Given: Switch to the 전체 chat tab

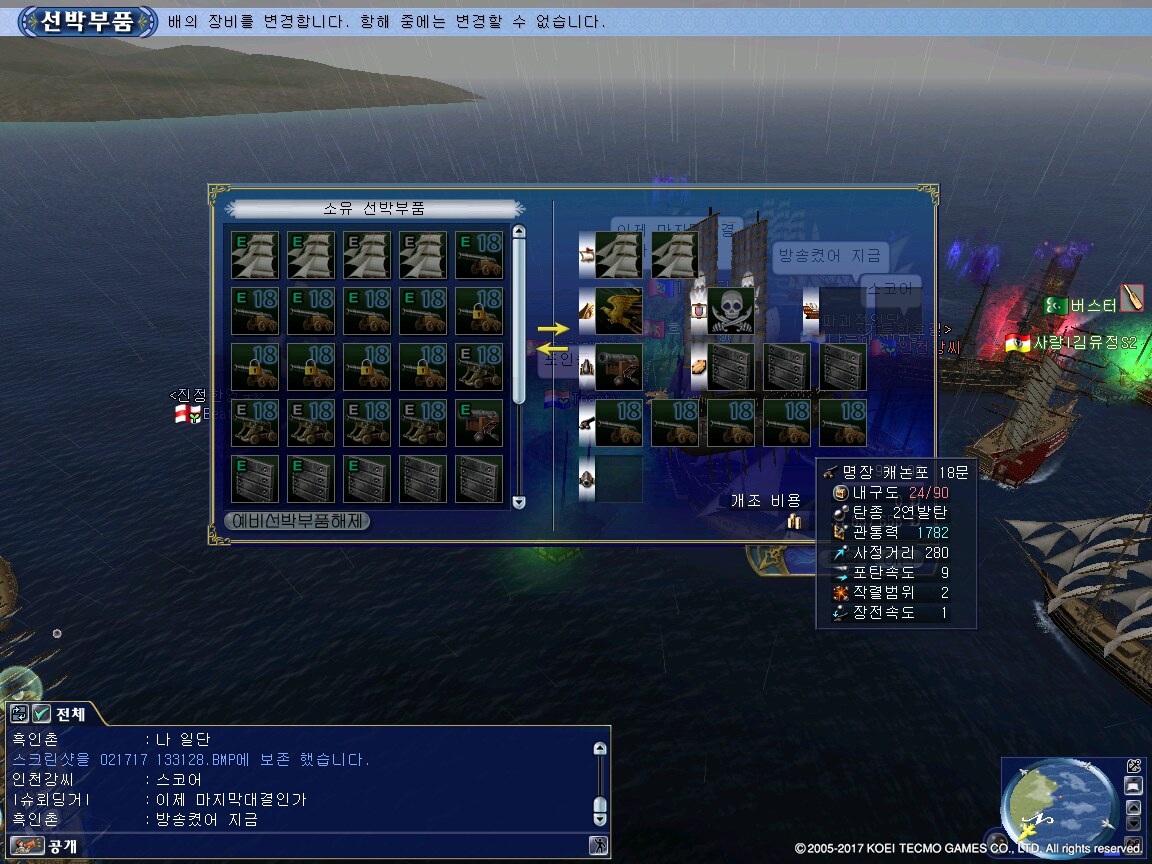Looking at the screenshot, I should [70, 714].
